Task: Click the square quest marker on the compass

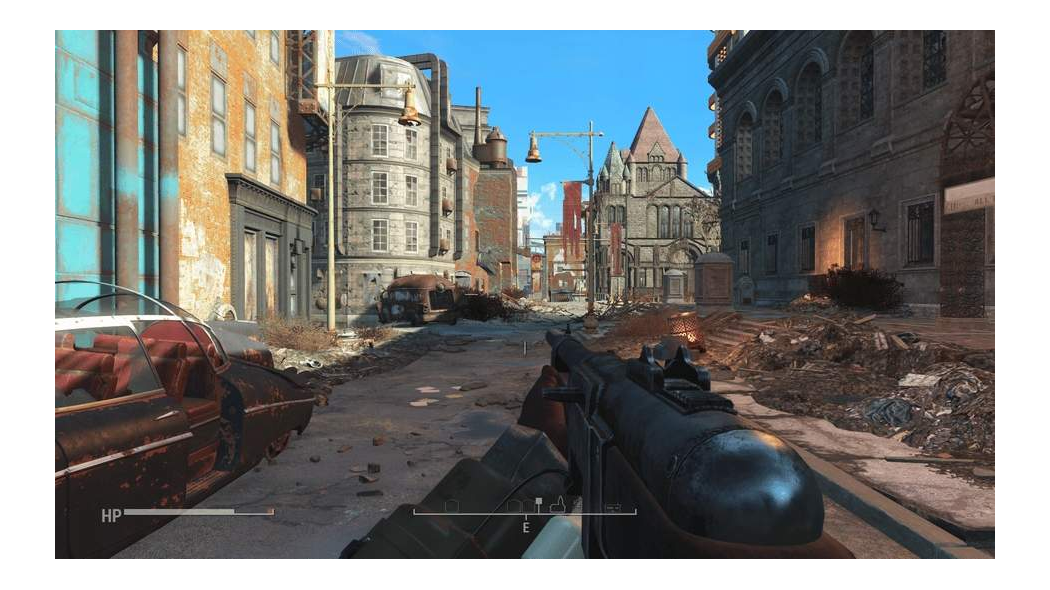Action: (x=538, y=501)
